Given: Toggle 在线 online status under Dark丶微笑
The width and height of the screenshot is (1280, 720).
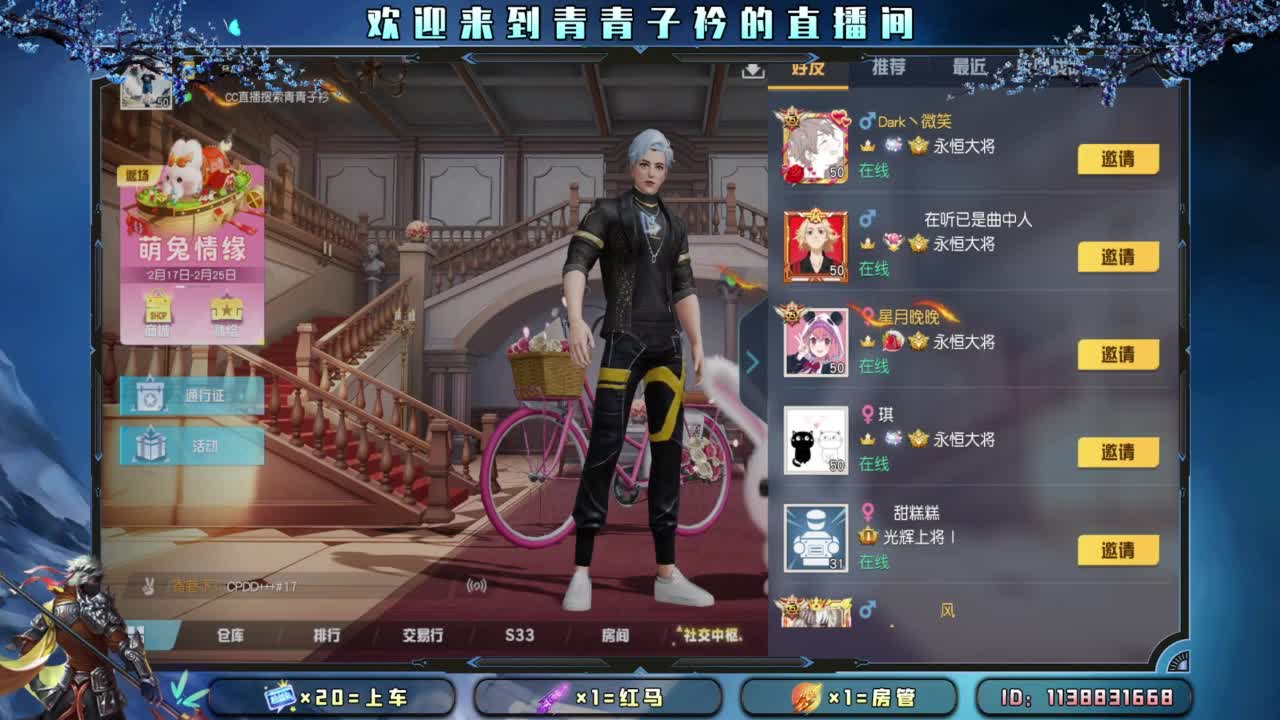Looking at the screenshot, I should [x=875, y=170].
